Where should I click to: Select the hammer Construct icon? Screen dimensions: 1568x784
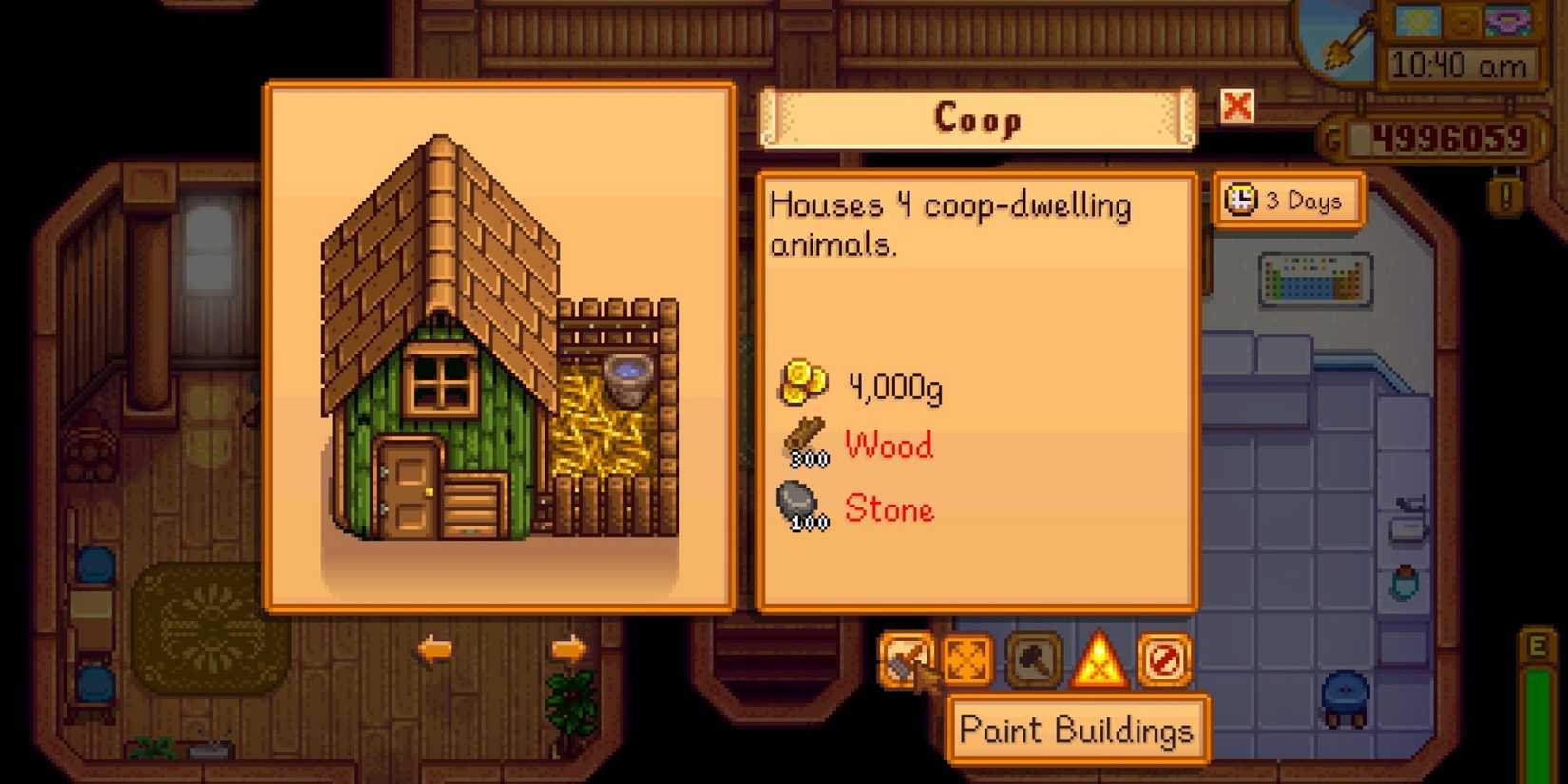point(1032,660)
